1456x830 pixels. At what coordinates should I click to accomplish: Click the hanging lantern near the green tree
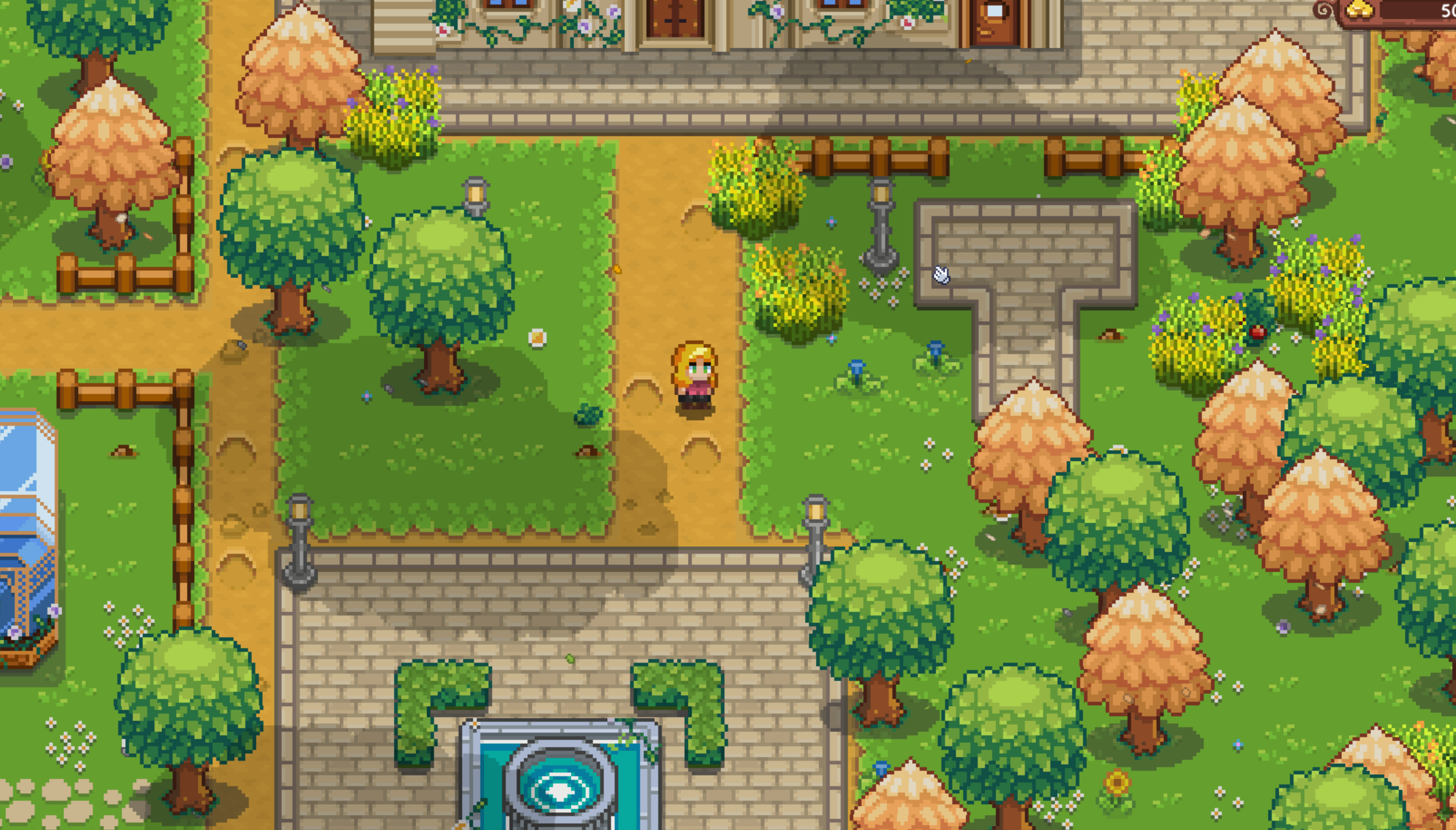coord(477,194)
